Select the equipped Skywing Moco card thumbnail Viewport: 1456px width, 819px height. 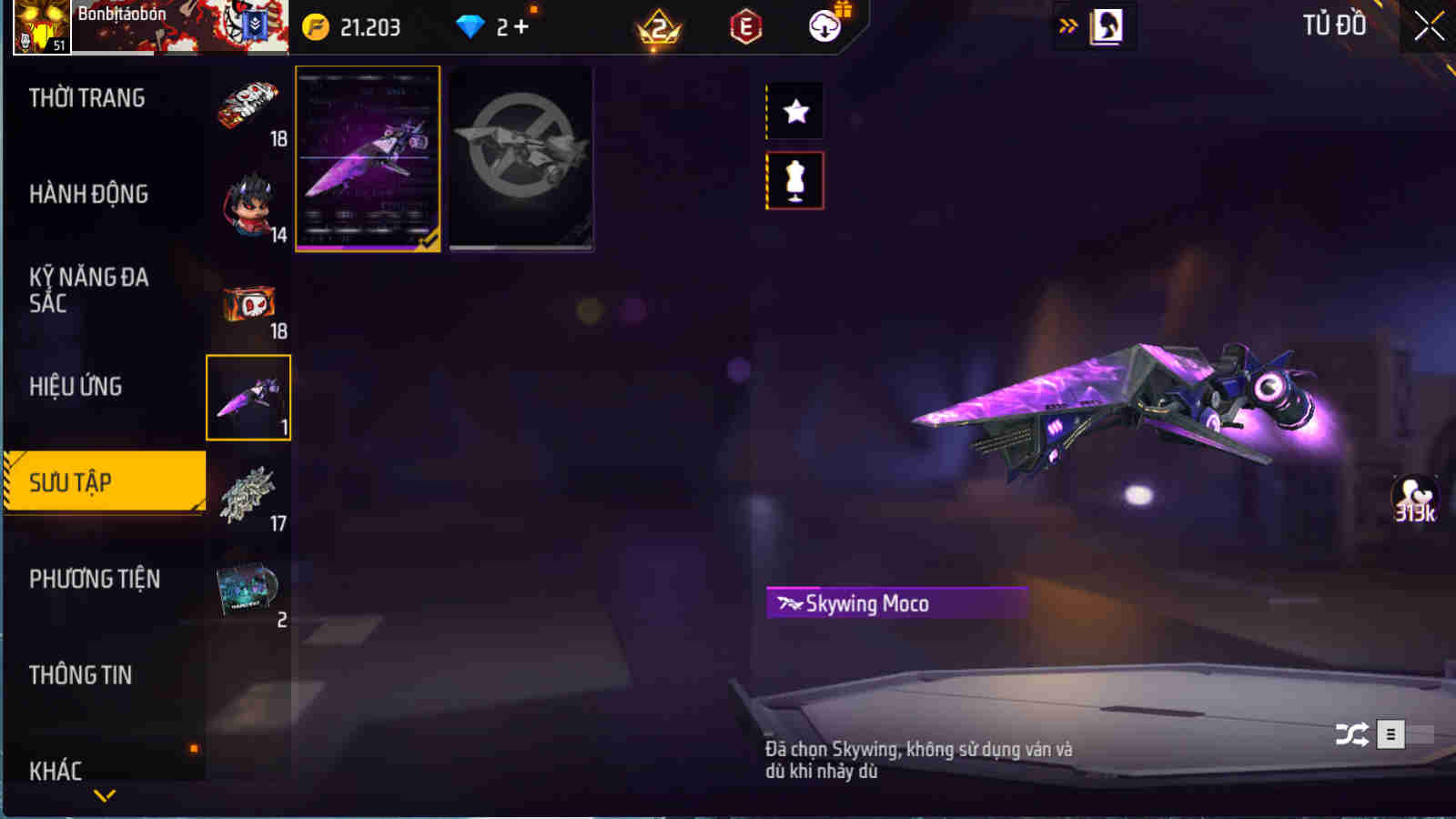pos(366,157)
